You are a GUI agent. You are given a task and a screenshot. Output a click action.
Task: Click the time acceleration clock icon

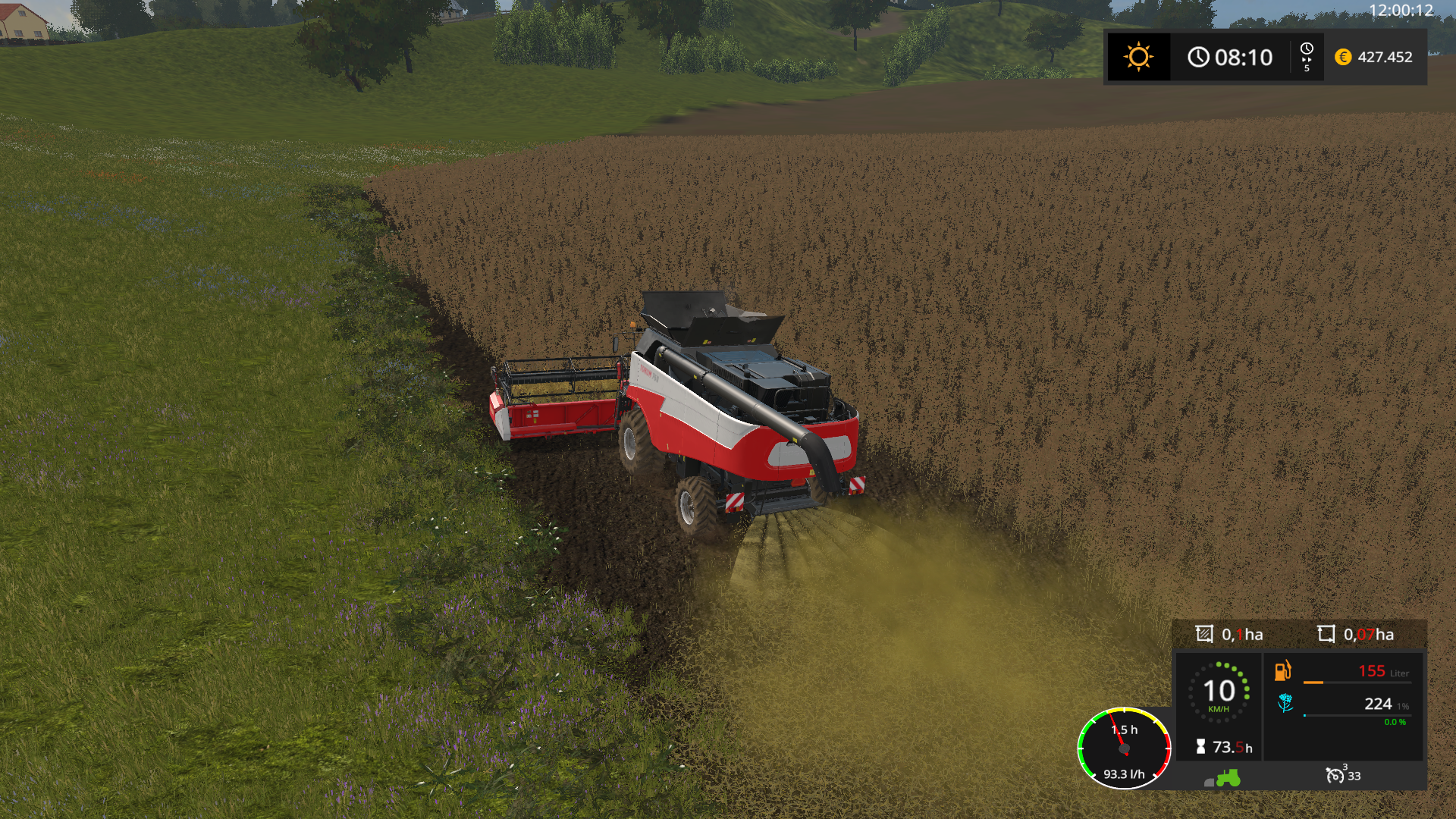1307,50
